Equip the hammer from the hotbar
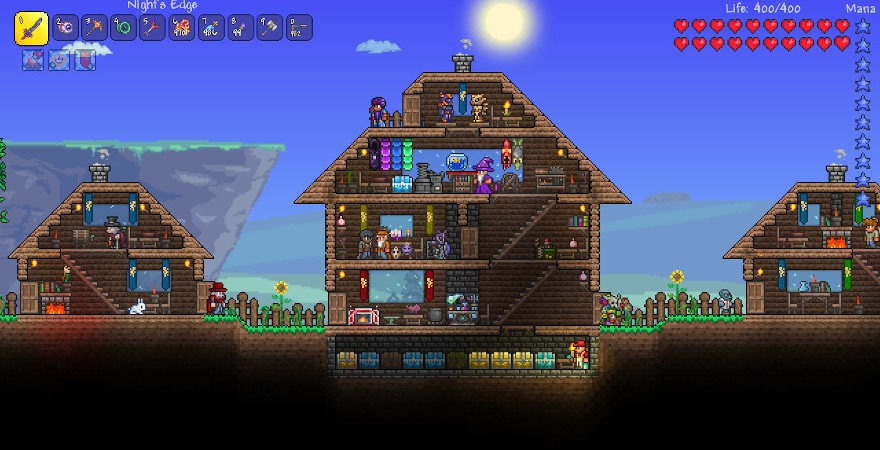Viewport: 880px width, 450px height. [x=270, y=28]
